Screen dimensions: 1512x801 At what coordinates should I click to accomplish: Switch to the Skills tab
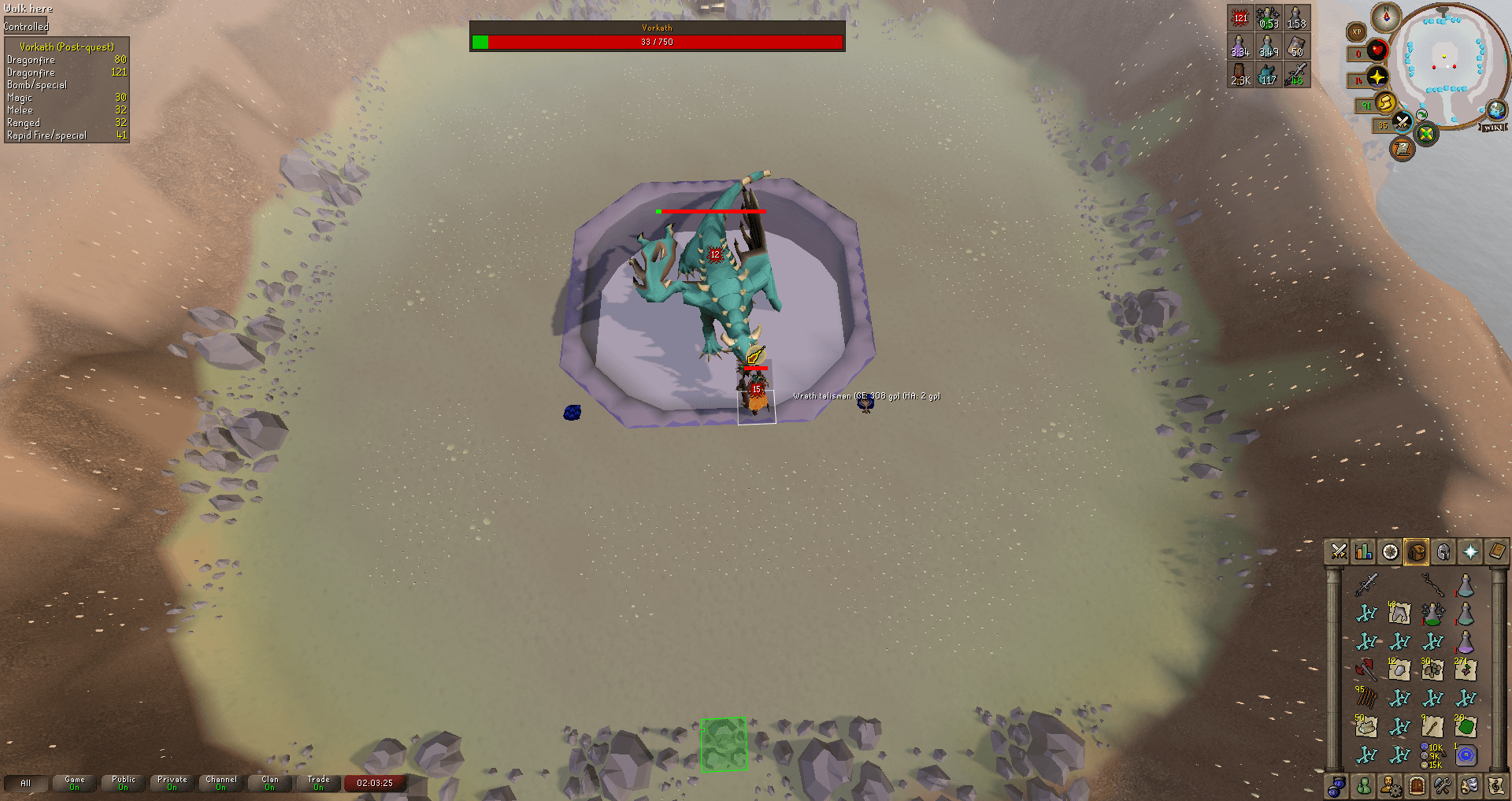1363,551
